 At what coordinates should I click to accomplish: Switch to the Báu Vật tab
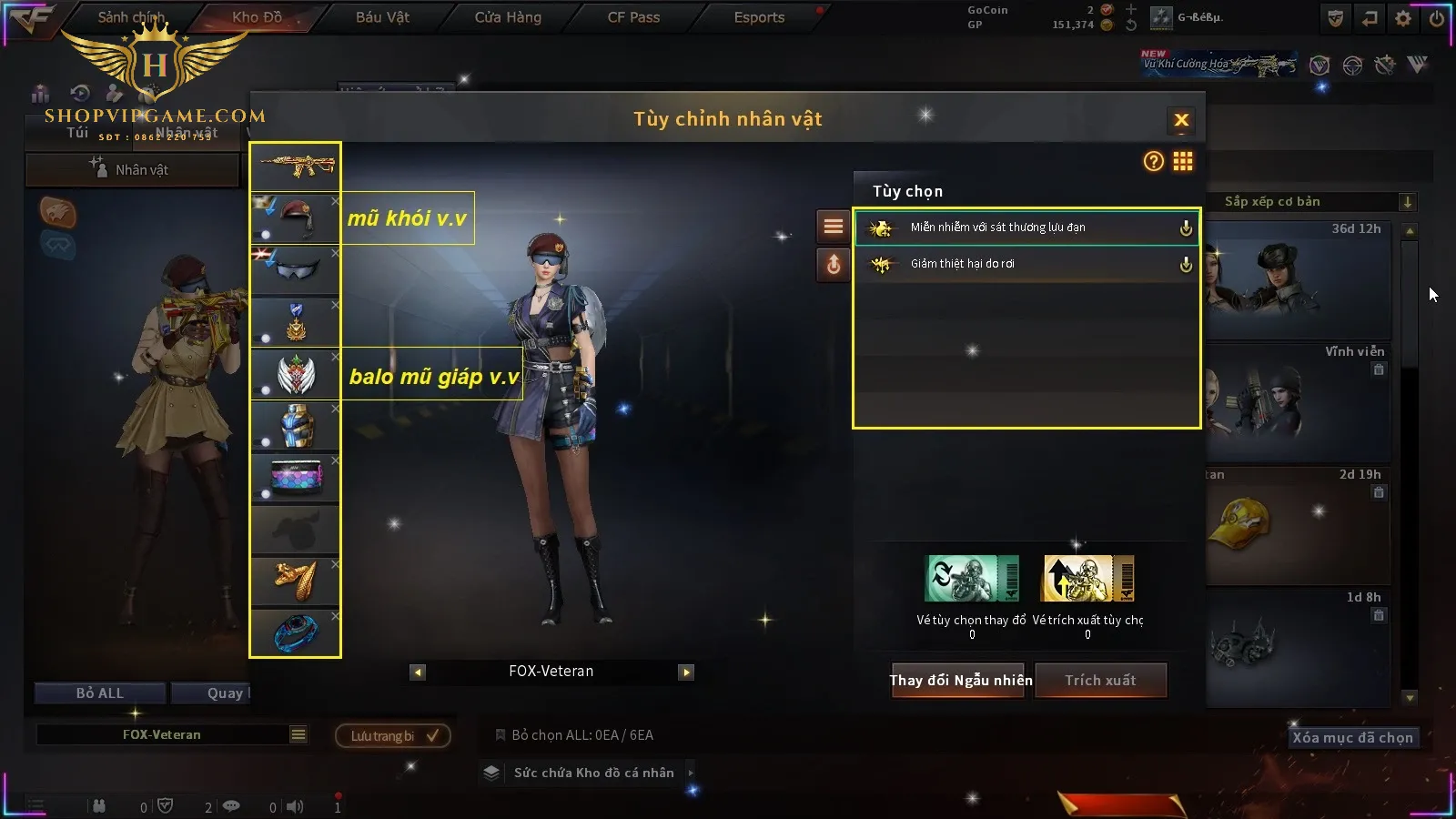[382, 17]
